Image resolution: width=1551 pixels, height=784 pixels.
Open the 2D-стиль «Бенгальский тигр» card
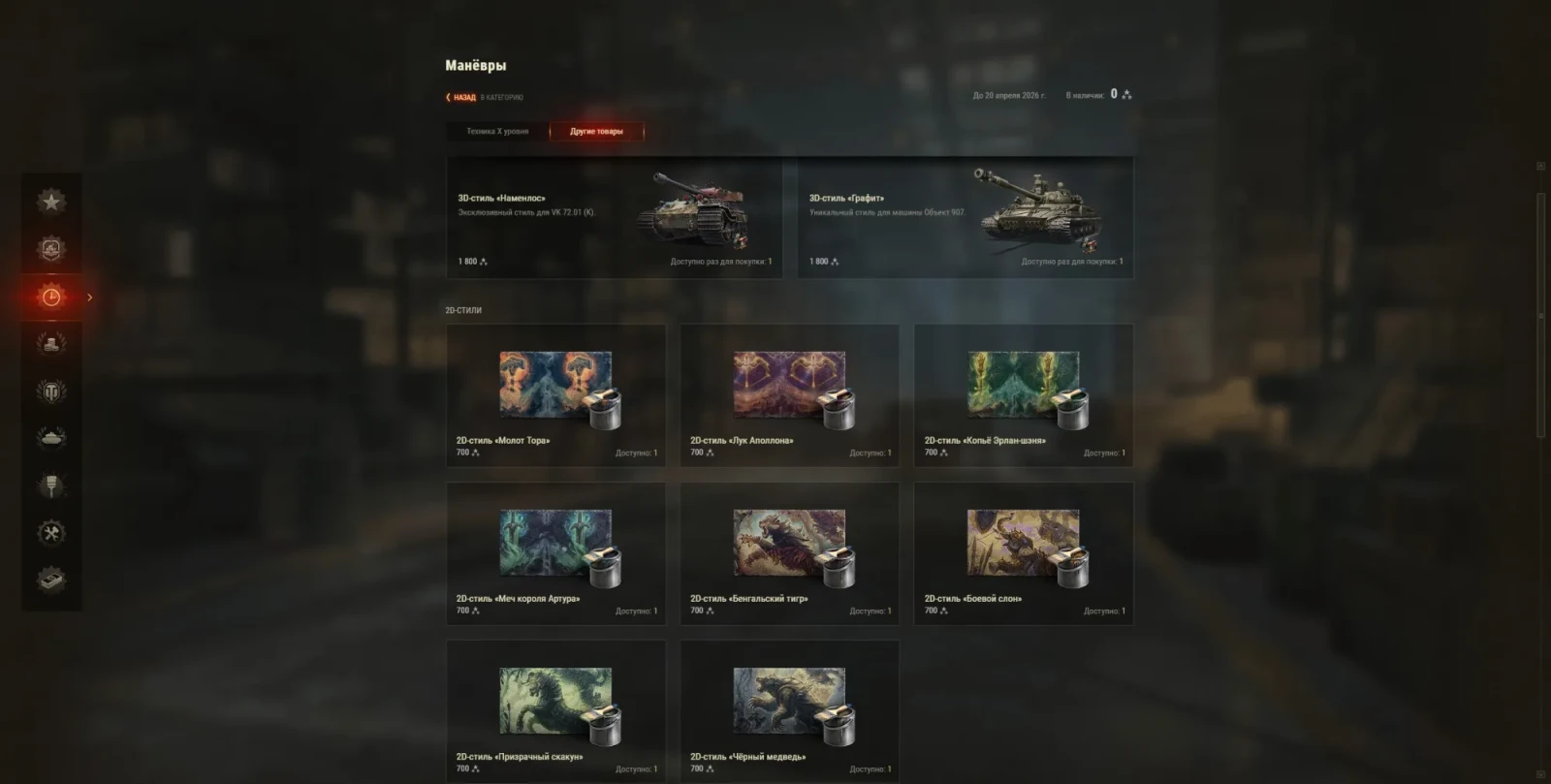[789, 553]
